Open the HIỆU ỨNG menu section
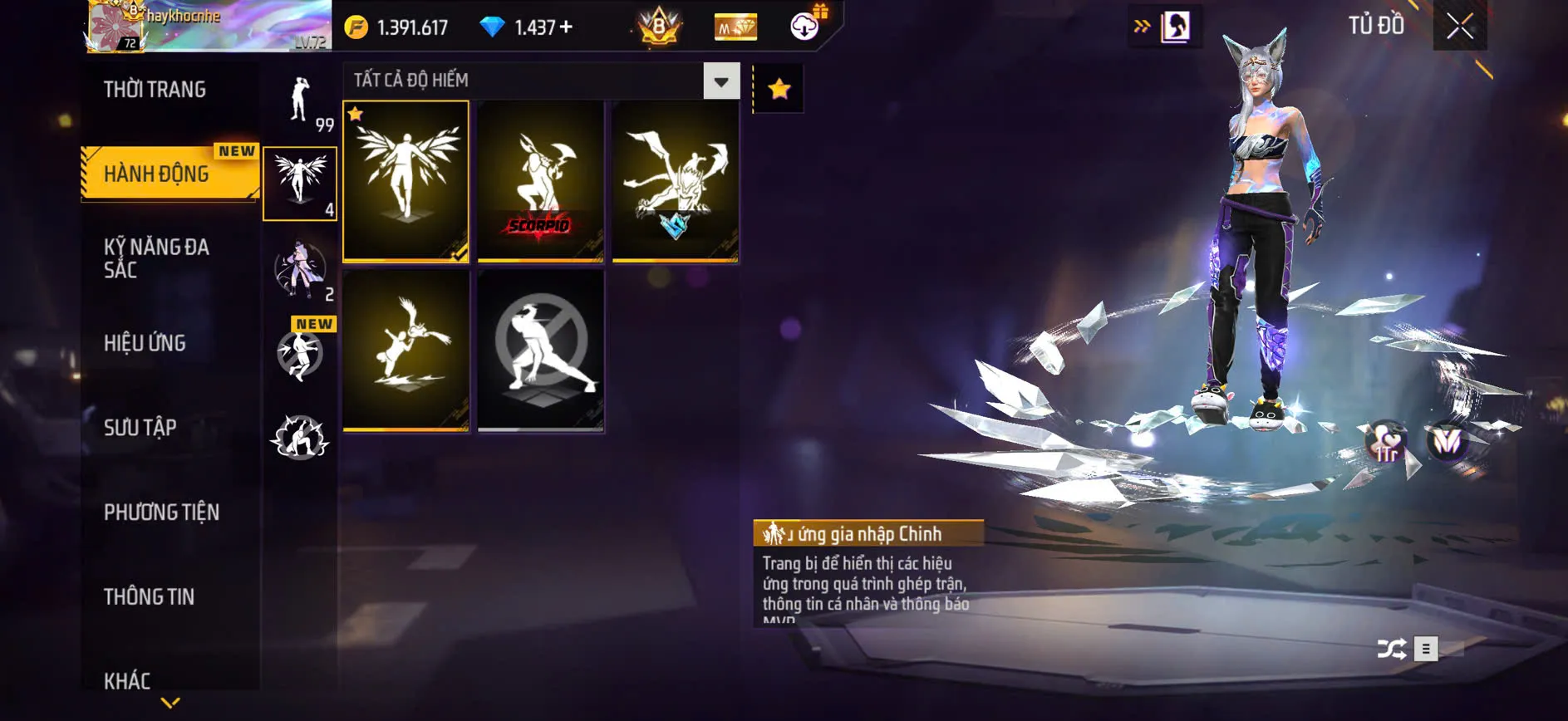Image resolution: width=1568 pixels, height=721 pixels. click(x=145, y=343)
